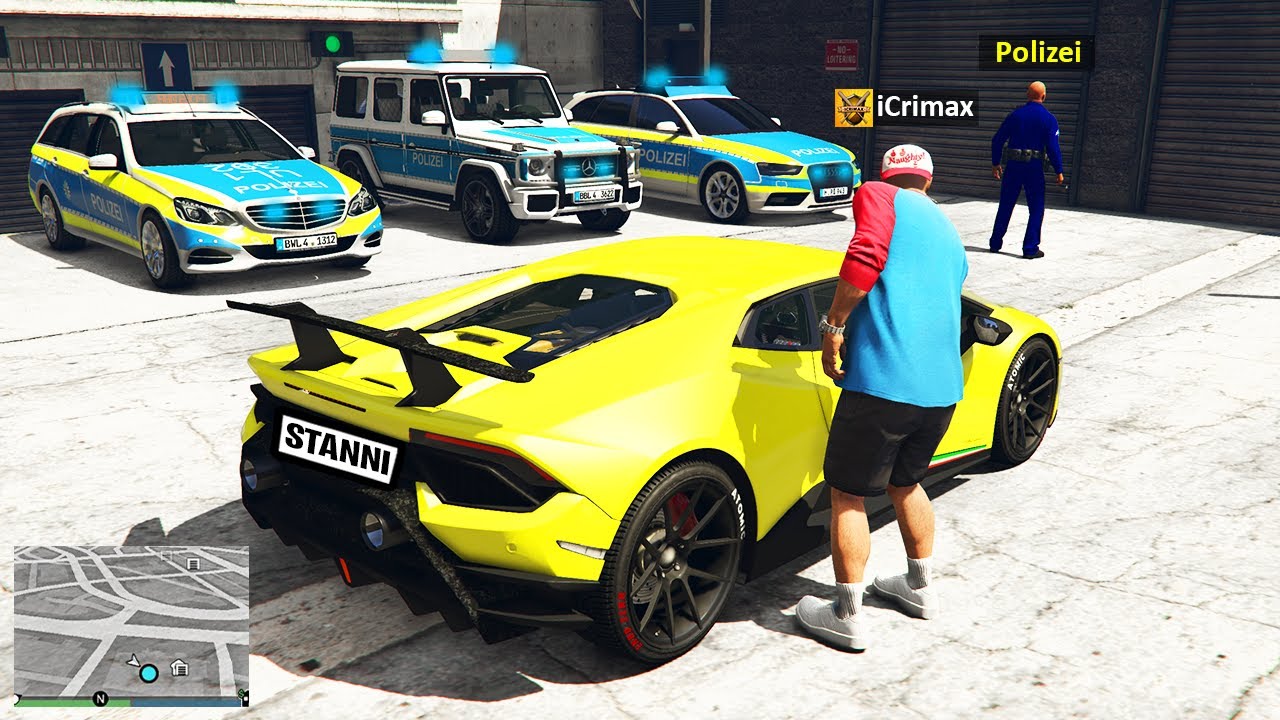The height and width of the screenshot is (720, 1280).
Task: Select the square waypoint icon on the minimap
Action: [166, 555]
